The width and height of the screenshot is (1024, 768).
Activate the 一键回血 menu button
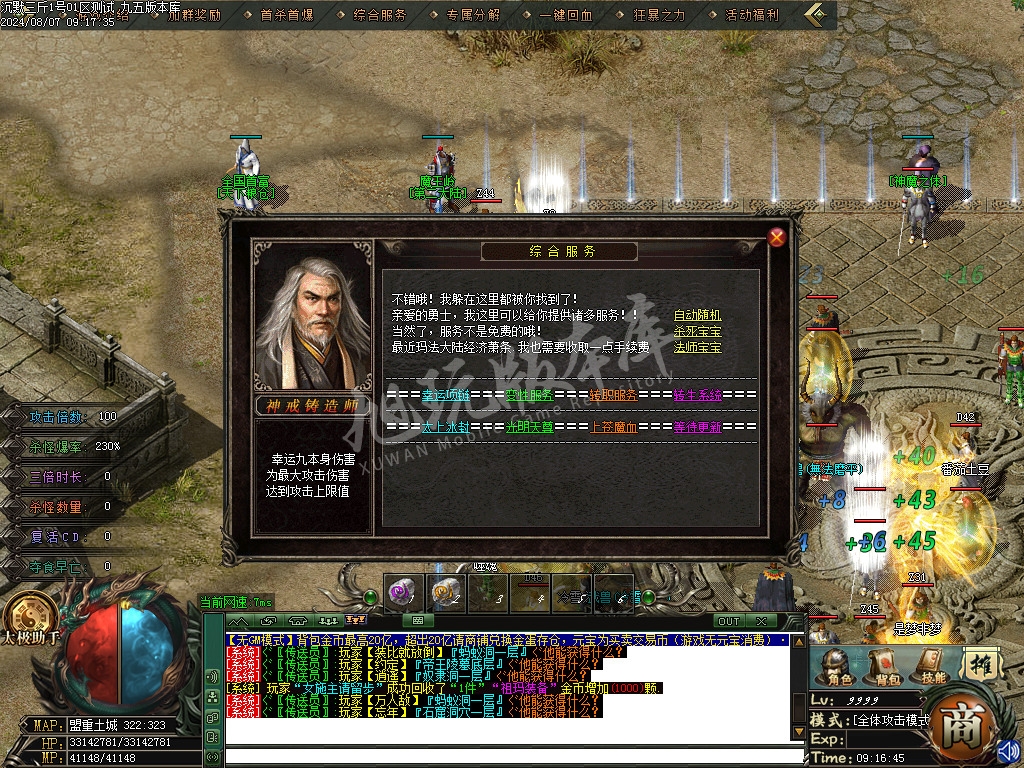(566, 15)
